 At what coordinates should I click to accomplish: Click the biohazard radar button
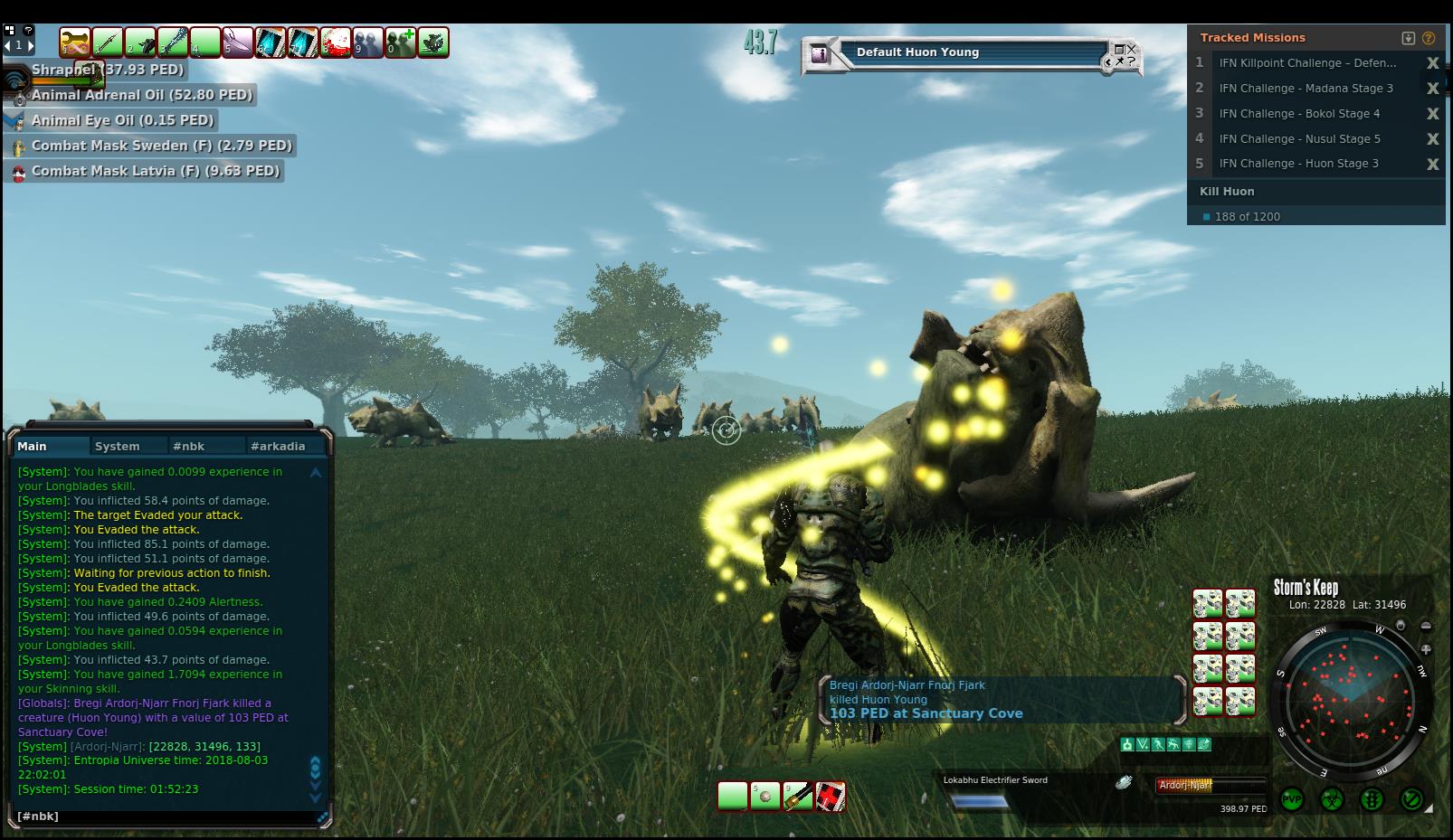[1332, 799]
